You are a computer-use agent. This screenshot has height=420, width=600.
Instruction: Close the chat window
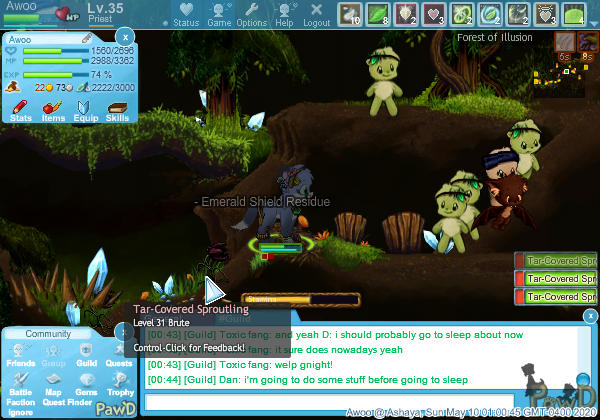tap(591, 316)
